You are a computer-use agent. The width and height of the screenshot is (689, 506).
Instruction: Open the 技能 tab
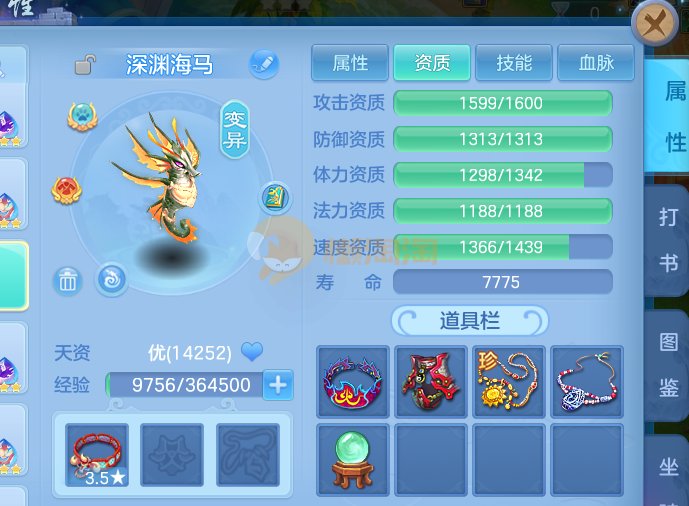click(x=514, y=63)
